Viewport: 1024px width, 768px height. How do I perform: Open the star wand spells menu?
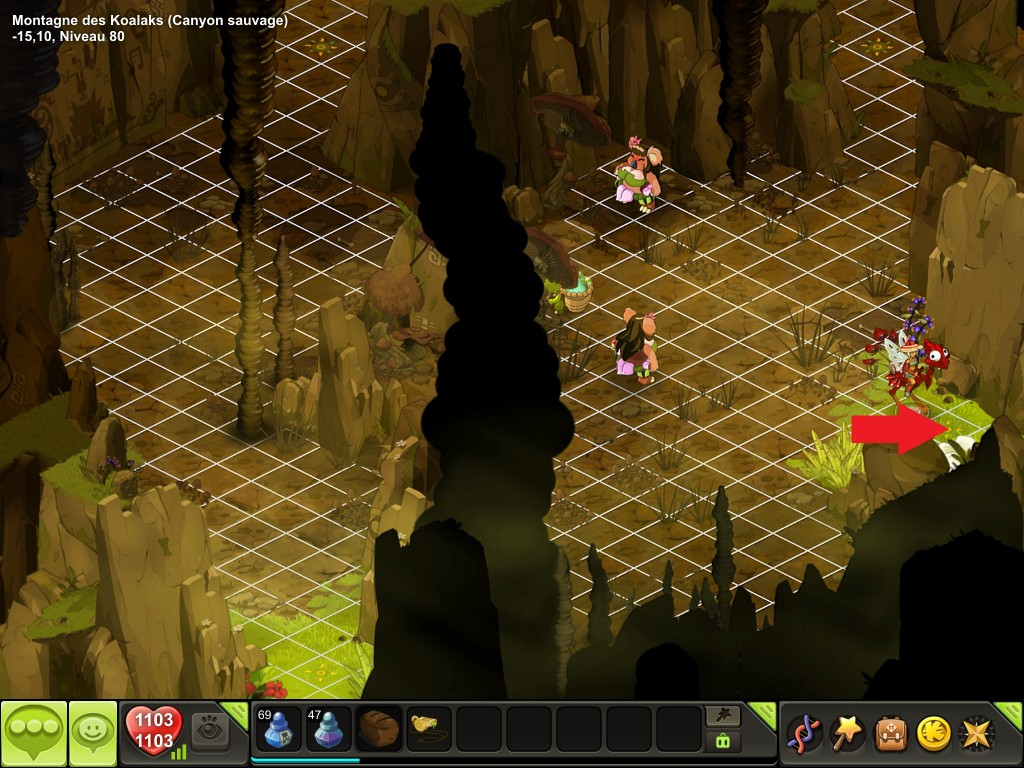point(845,733)
